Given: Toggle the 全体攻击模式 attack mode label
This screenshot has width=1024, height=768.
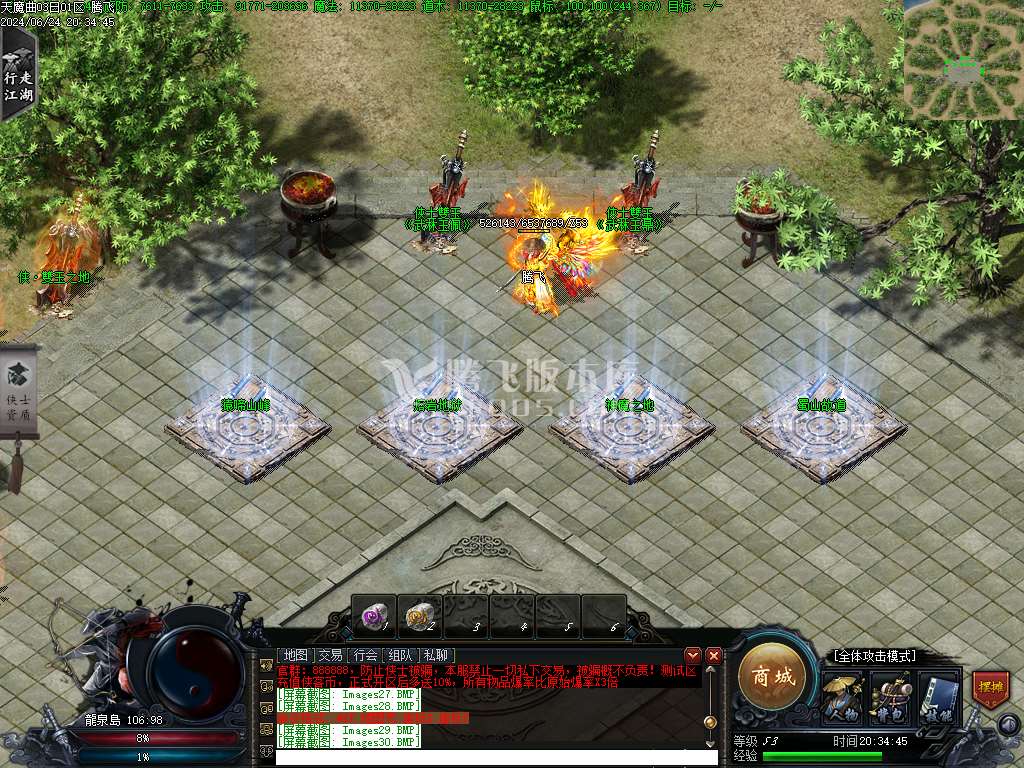Looking at the screenshot, I should tap(873, 656).
